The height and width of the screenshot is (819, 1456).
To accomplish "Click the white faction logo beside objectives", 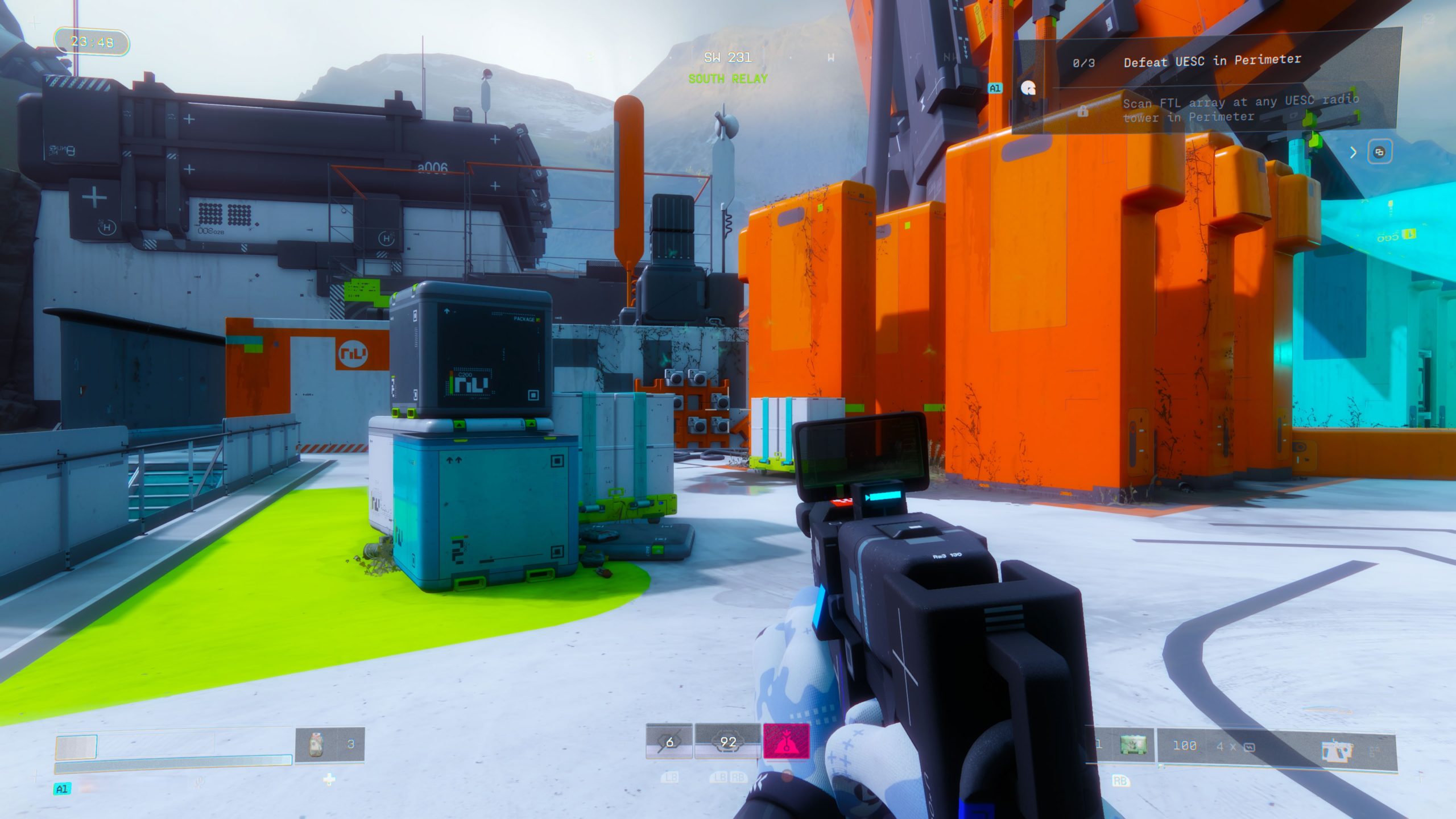I will 1028,88.
